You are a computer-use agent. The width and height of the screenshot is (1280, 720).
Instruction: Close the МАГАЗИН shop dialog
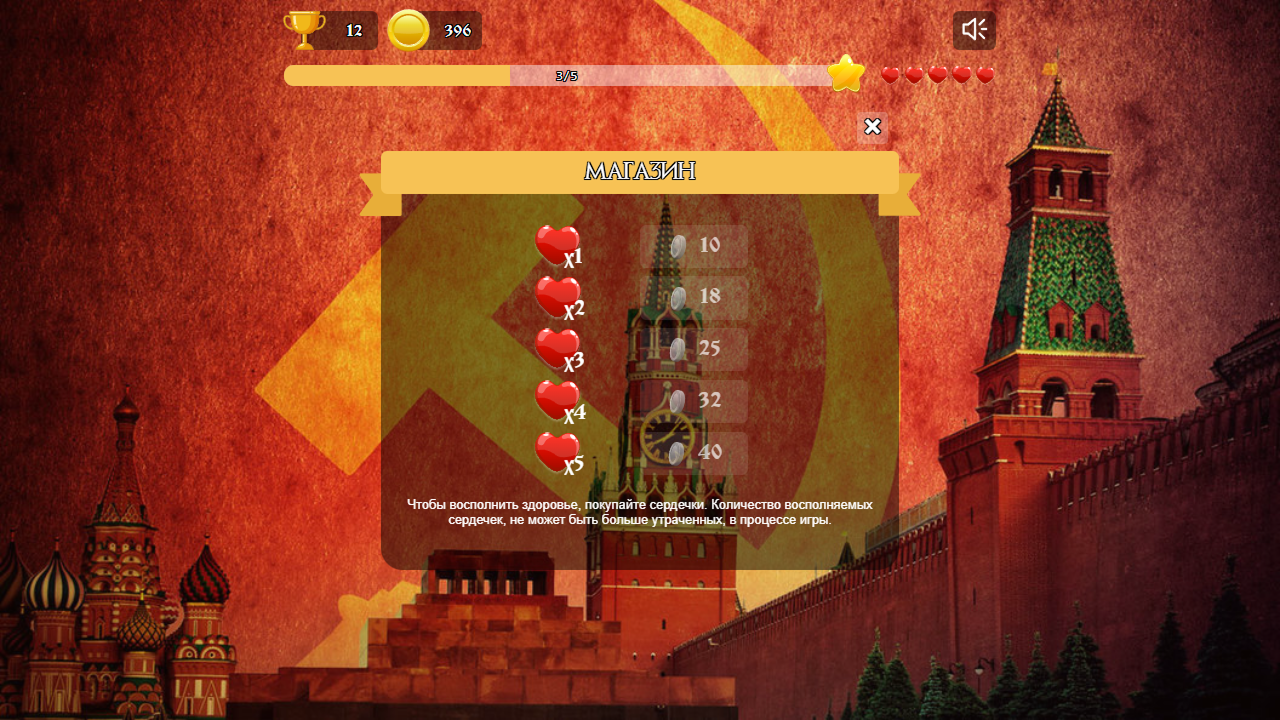point(871,127)
